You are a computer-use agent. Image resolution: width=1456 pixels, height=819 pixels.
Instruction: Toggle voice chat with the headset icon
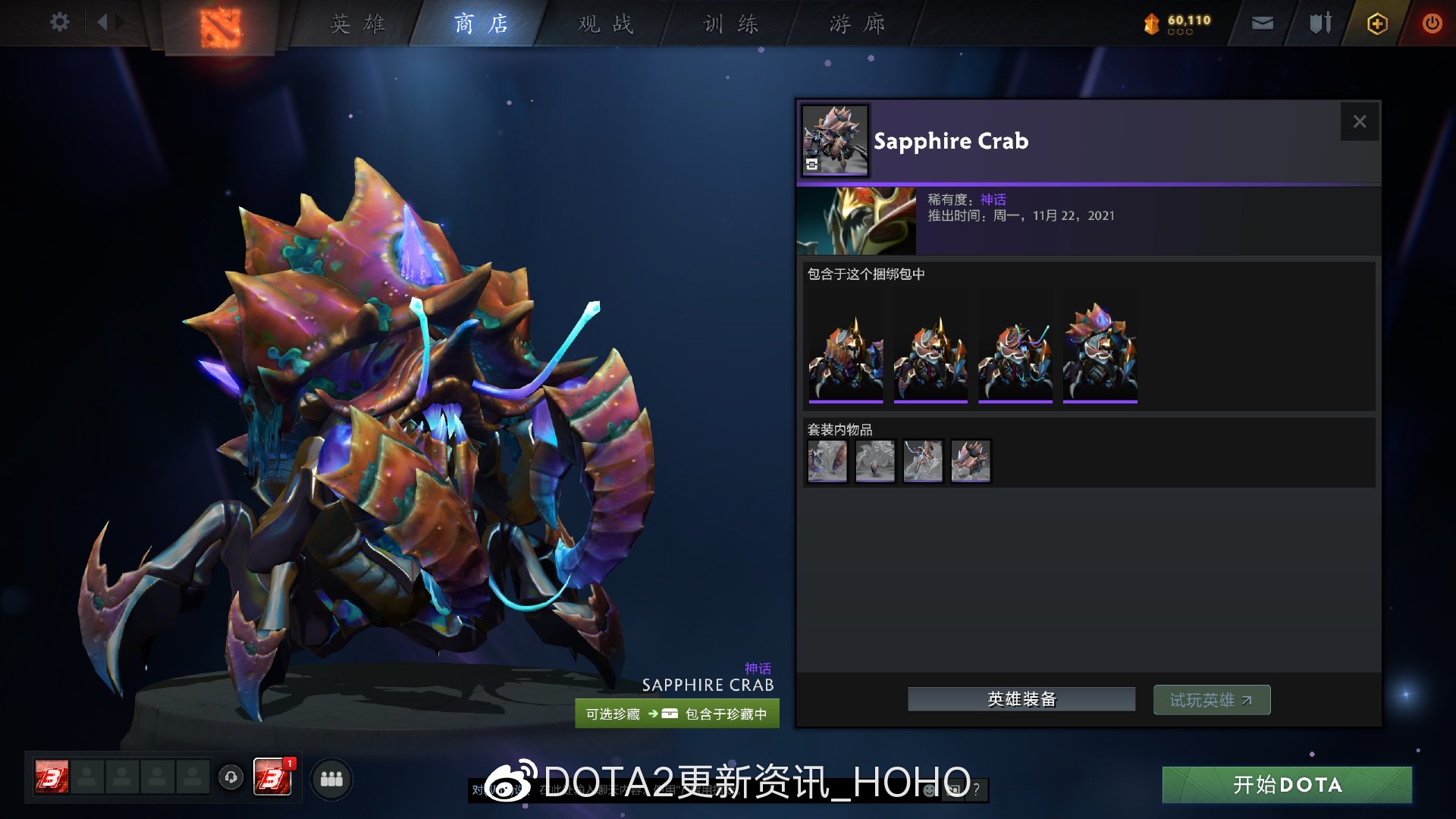coord(231,777)
